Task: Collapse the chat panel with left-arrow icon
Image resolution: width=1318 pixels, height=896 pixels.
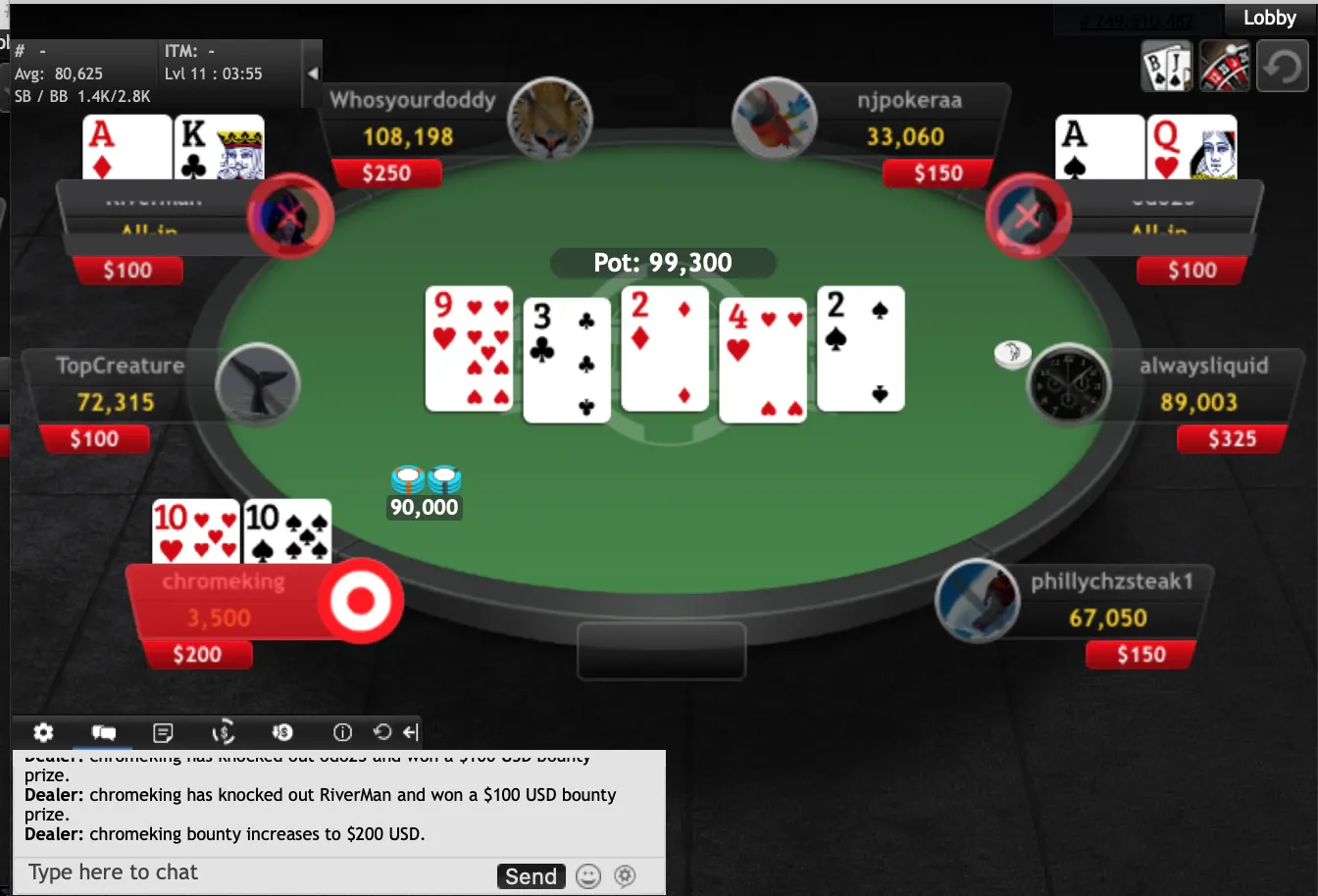Action: coord(411,732)
